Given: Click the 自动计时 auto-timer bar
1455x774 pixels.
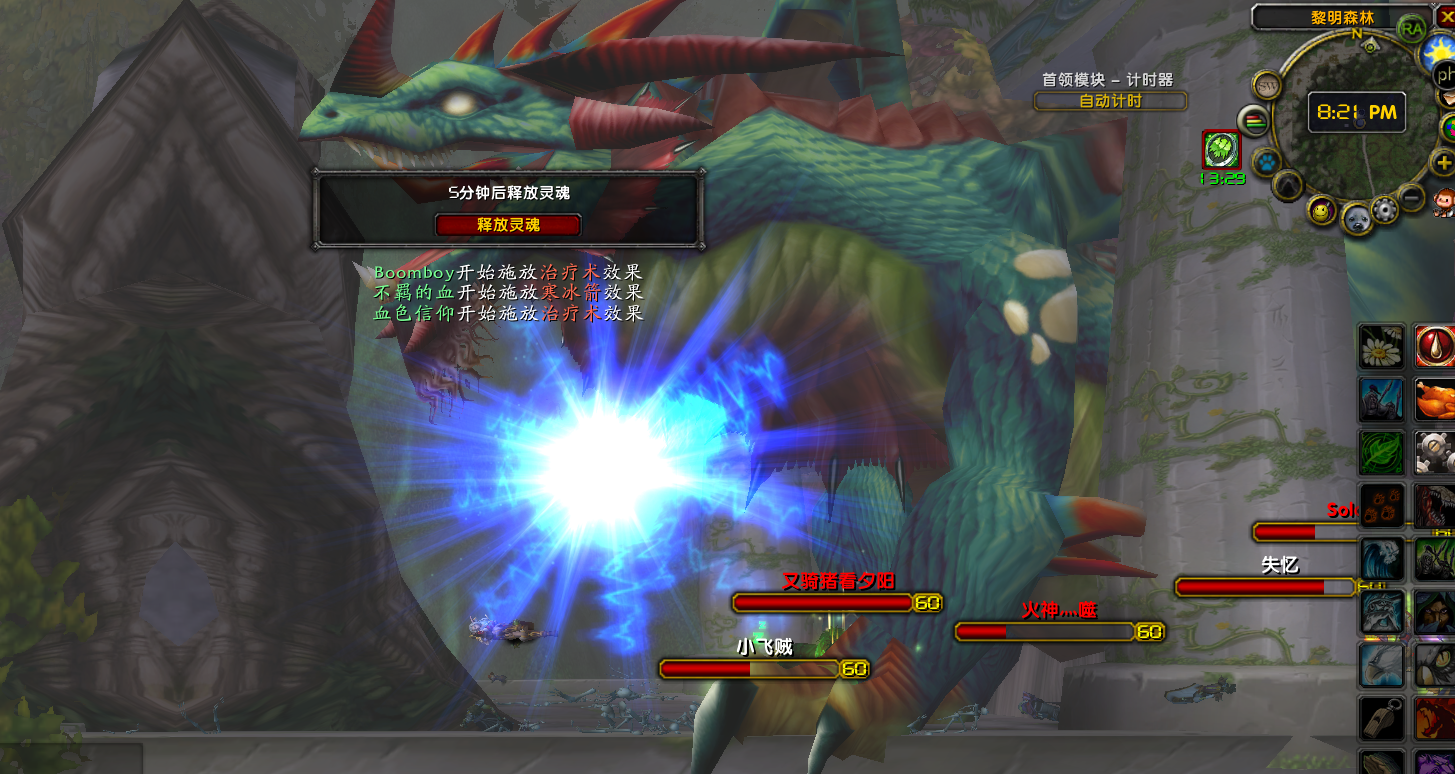Looking at the screenshot, I should coord(1110,101).
